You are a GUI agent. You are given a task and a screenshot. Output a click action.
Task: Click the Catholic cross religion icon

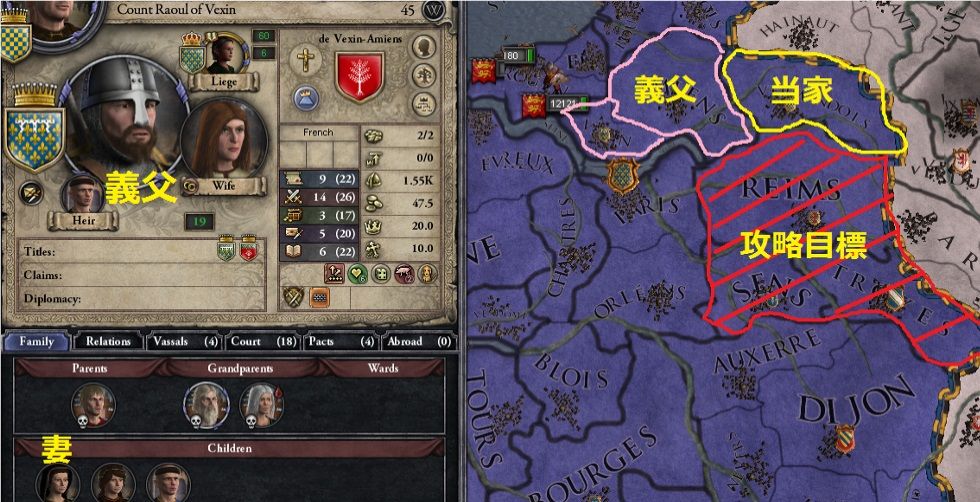pos(305,60)
